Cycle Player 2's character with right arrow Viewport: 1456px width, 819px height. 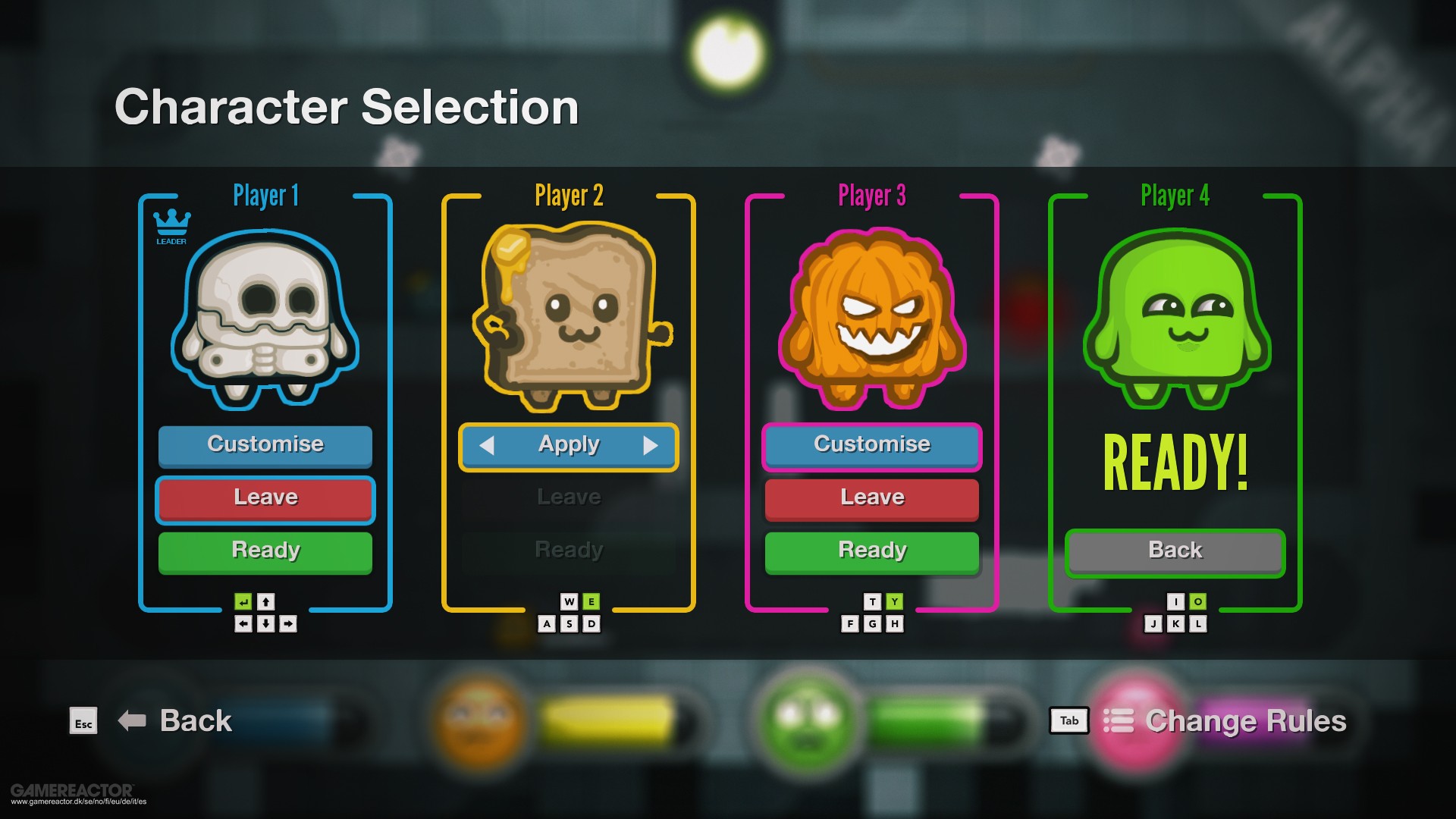tap(650, 446)
